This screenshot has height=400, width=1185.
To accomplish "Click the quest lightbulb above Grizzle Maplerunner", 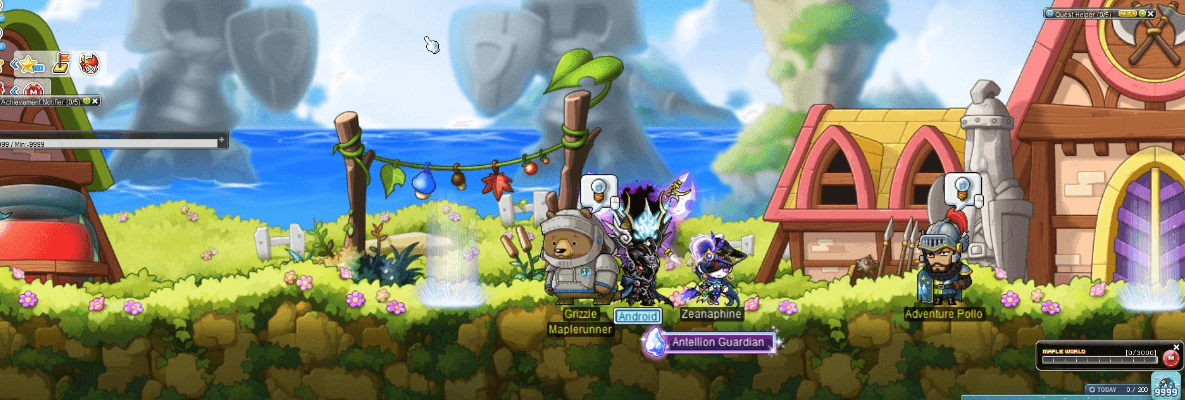I will pos(596,188).
